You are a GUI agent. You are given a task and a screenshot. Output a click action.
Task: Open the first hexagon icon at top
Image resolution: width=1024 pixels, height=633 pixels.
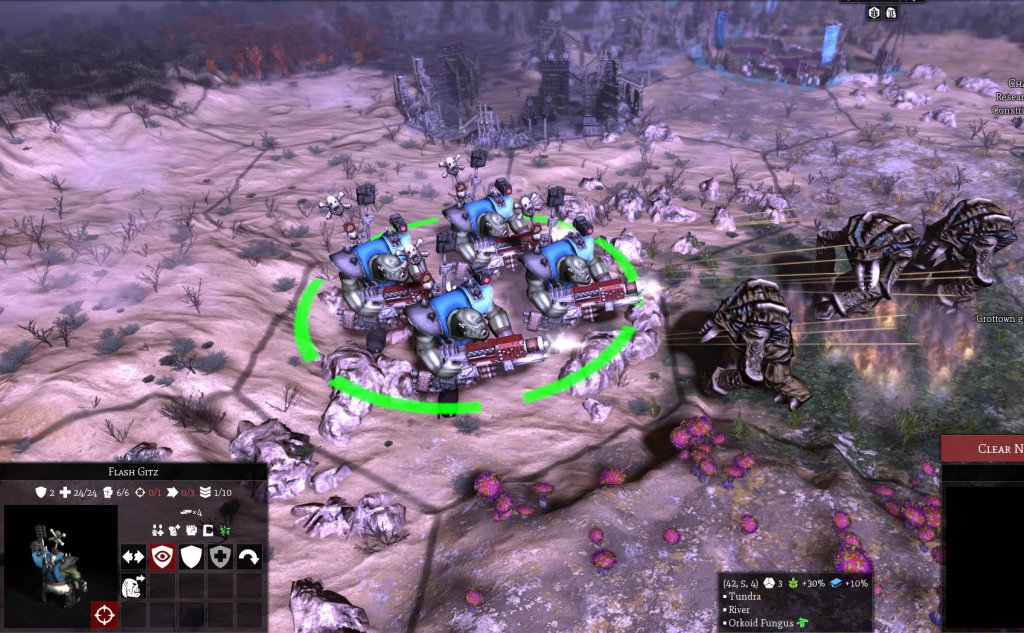tap(872, 12)
